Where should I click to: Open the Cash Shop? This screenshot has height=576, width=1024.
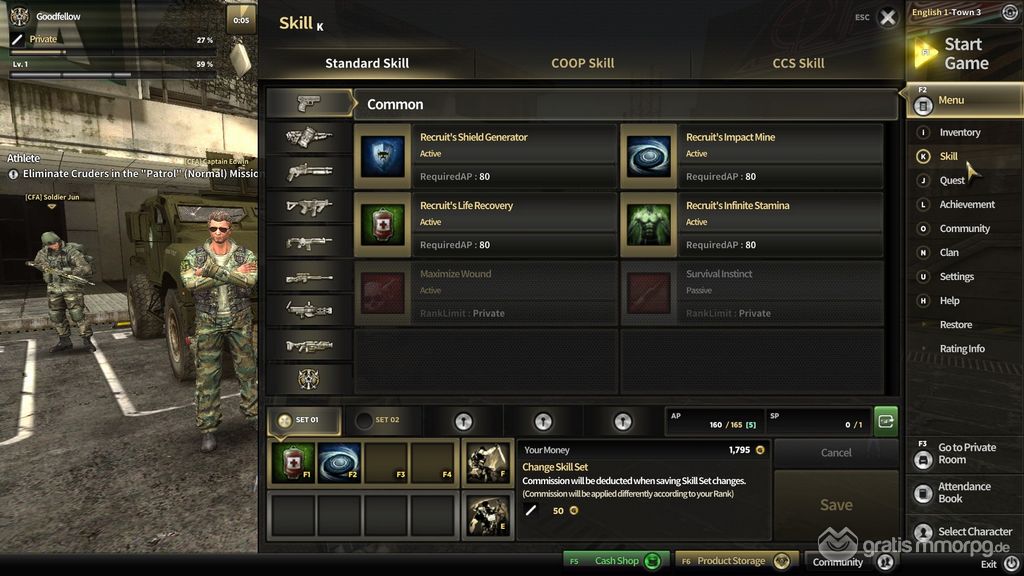point(616,561)
